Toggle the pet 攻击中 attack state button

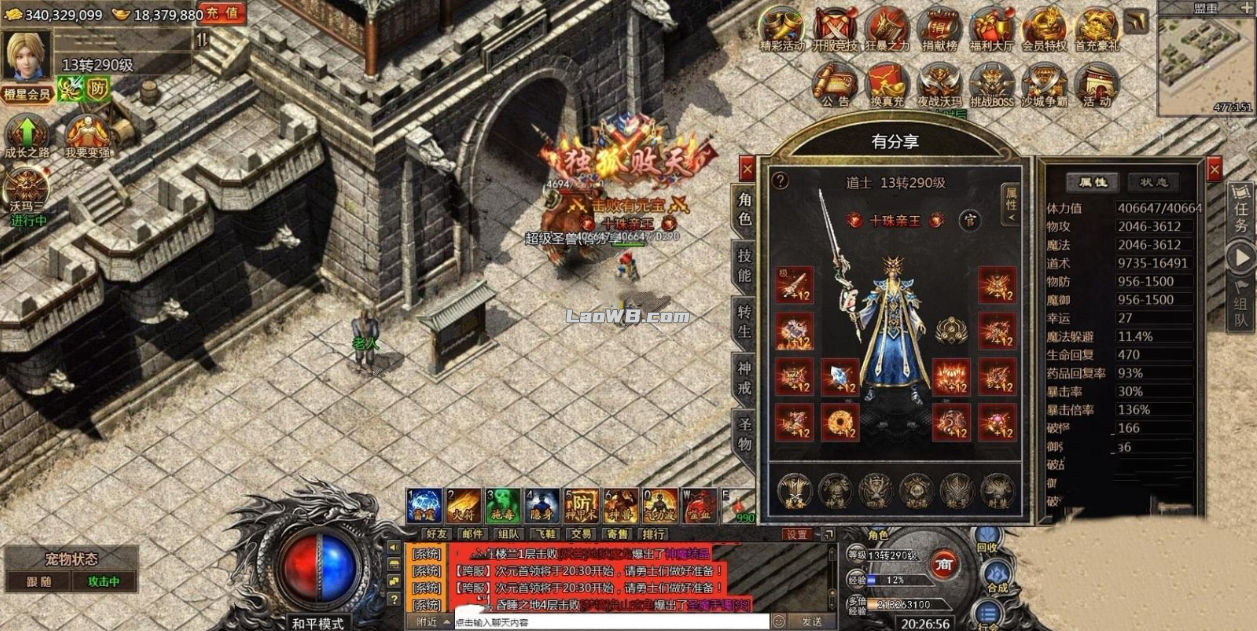104,581
